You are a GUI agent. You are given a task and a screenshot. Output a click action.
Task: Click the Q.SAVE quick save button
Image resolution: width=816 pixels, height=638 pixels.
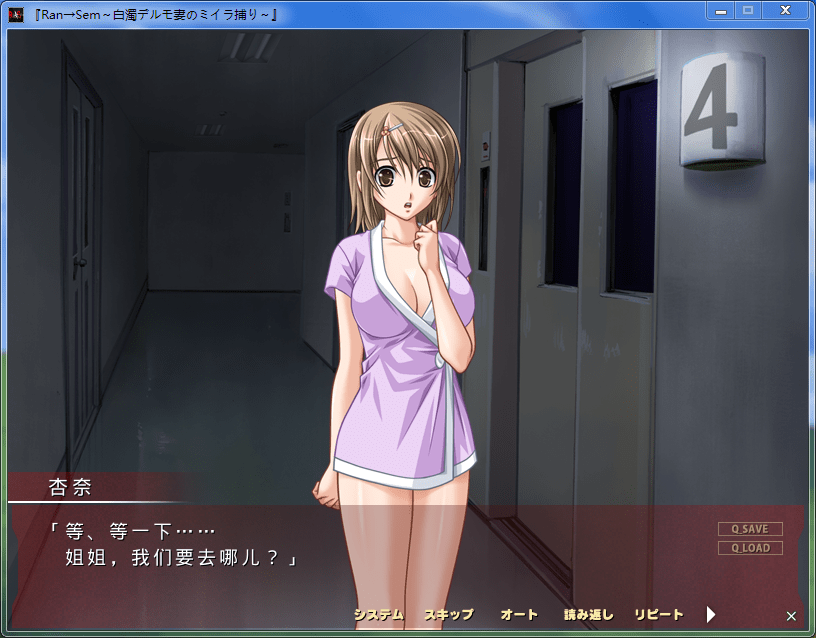tap(750, 529)
